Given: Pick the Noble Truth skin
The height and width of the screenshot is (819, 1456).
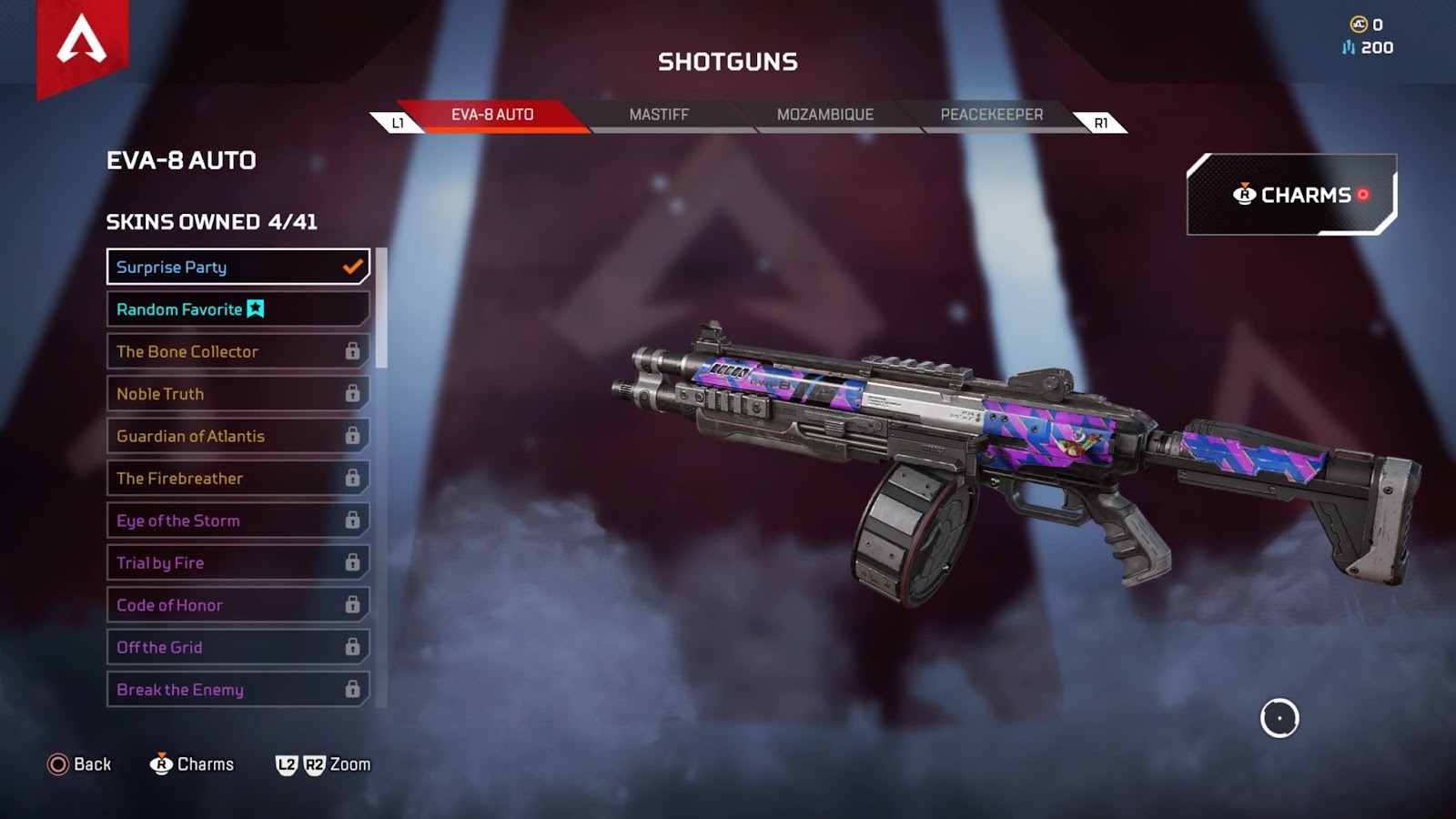Looking at the screenshot, I should point(238,394).
